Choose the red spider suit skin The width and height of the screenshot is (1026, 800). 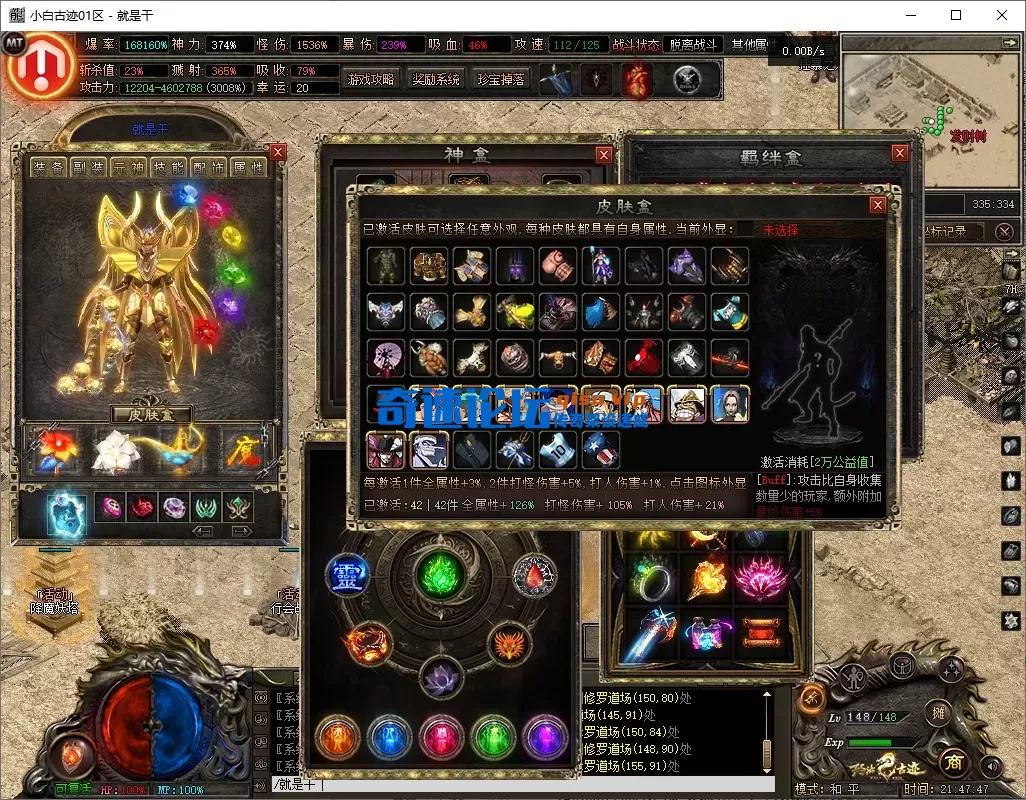coord(643,357)
